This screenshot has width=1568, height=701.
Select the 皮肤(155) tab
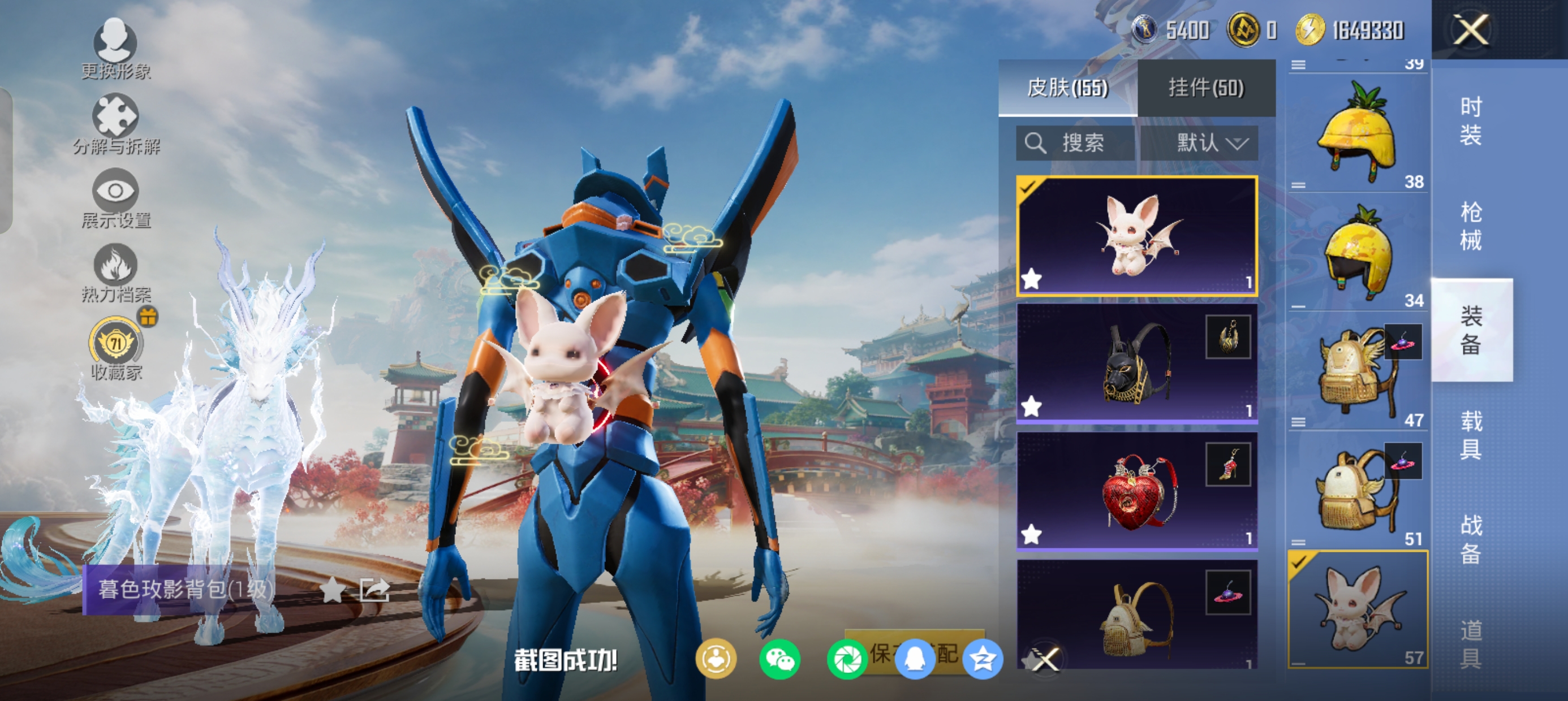tap(1067, 88)
